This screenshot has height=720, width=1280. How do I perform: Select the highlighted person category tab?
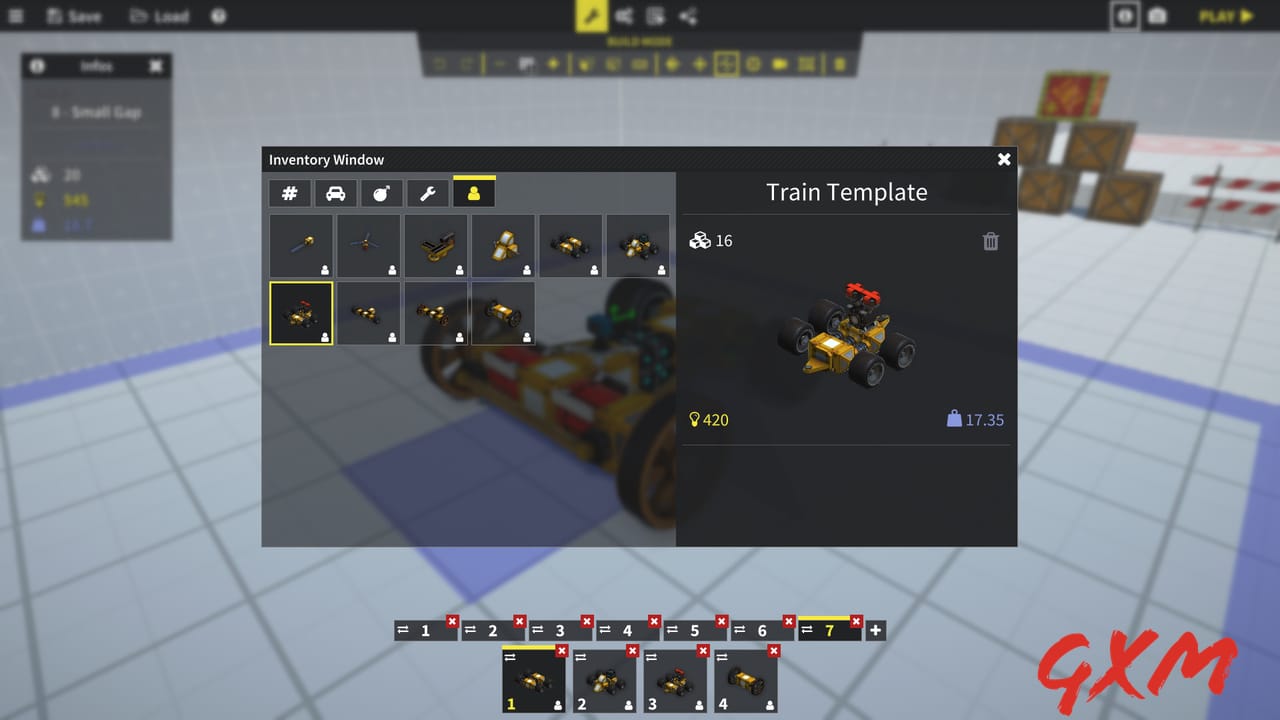click(x=473, y=192)
